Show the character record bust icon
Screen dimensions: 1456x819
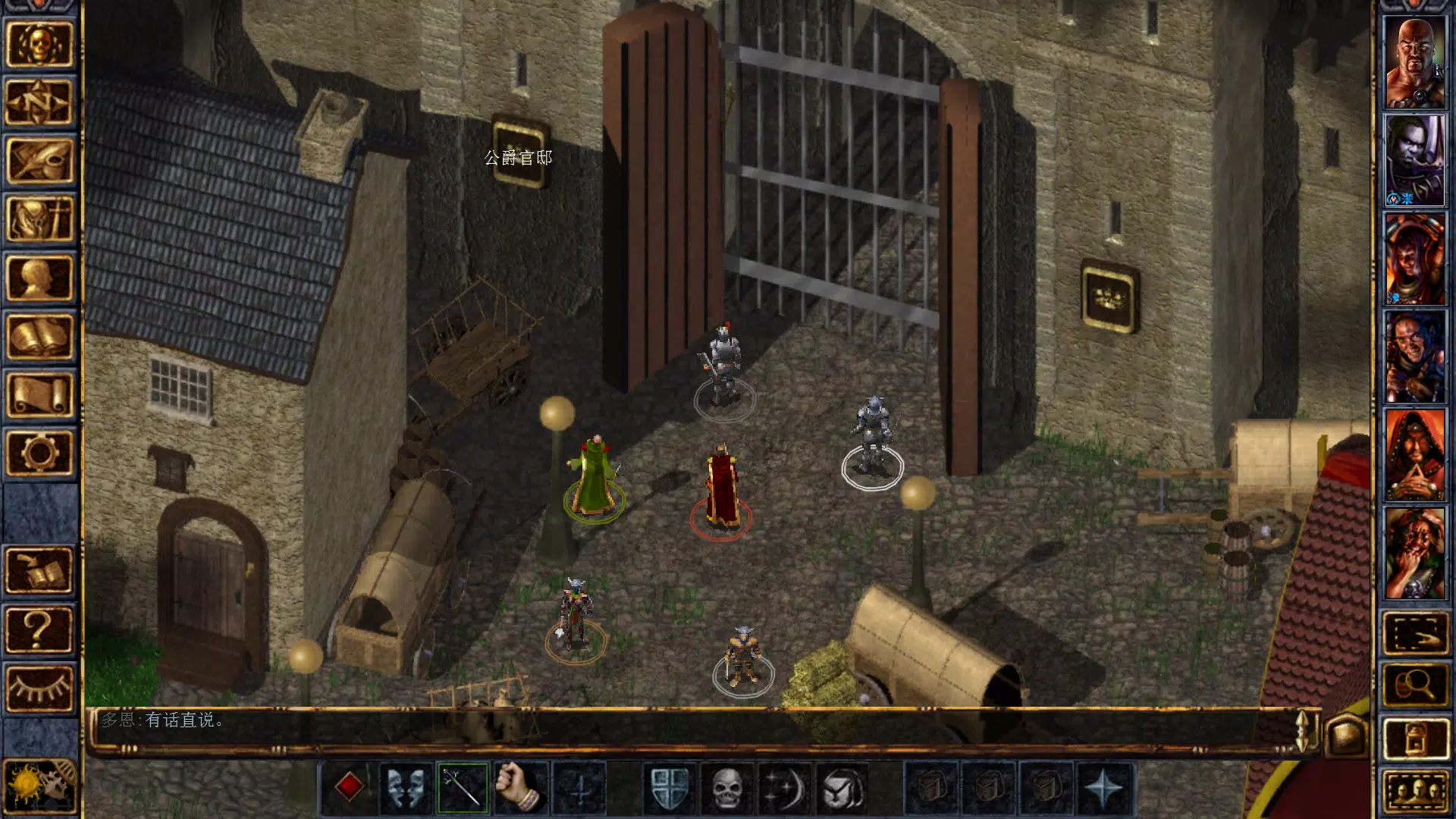point(39,278)
